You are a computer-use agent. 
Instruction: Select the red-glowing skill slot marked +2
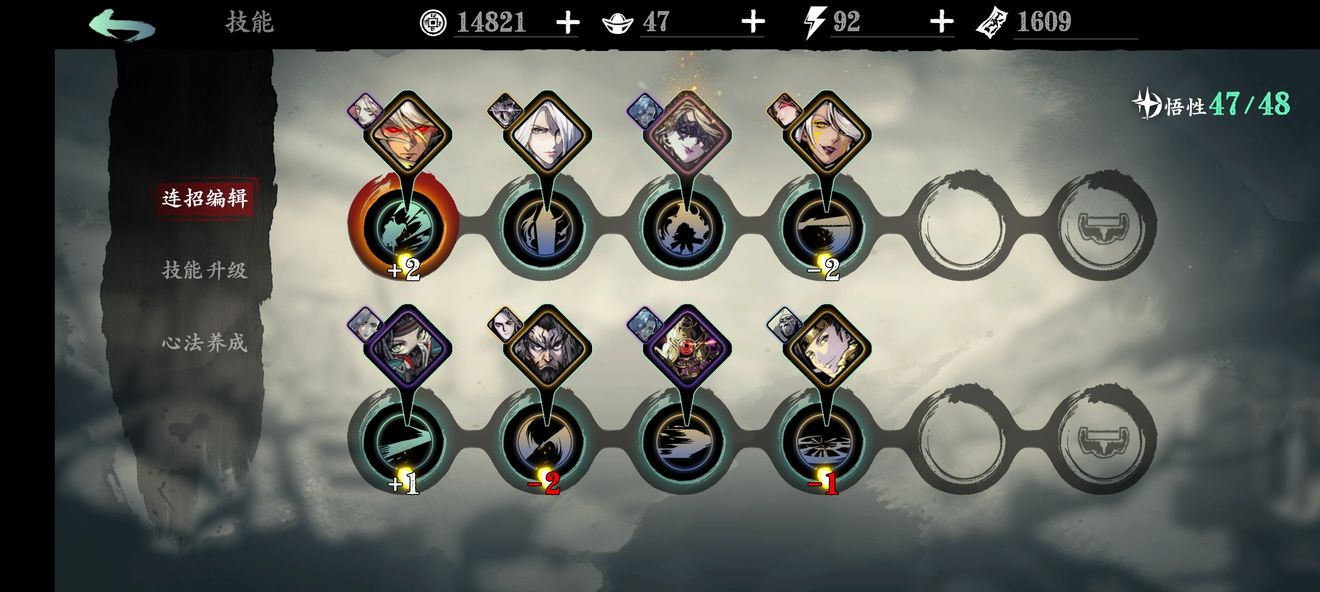coord(403,228)
